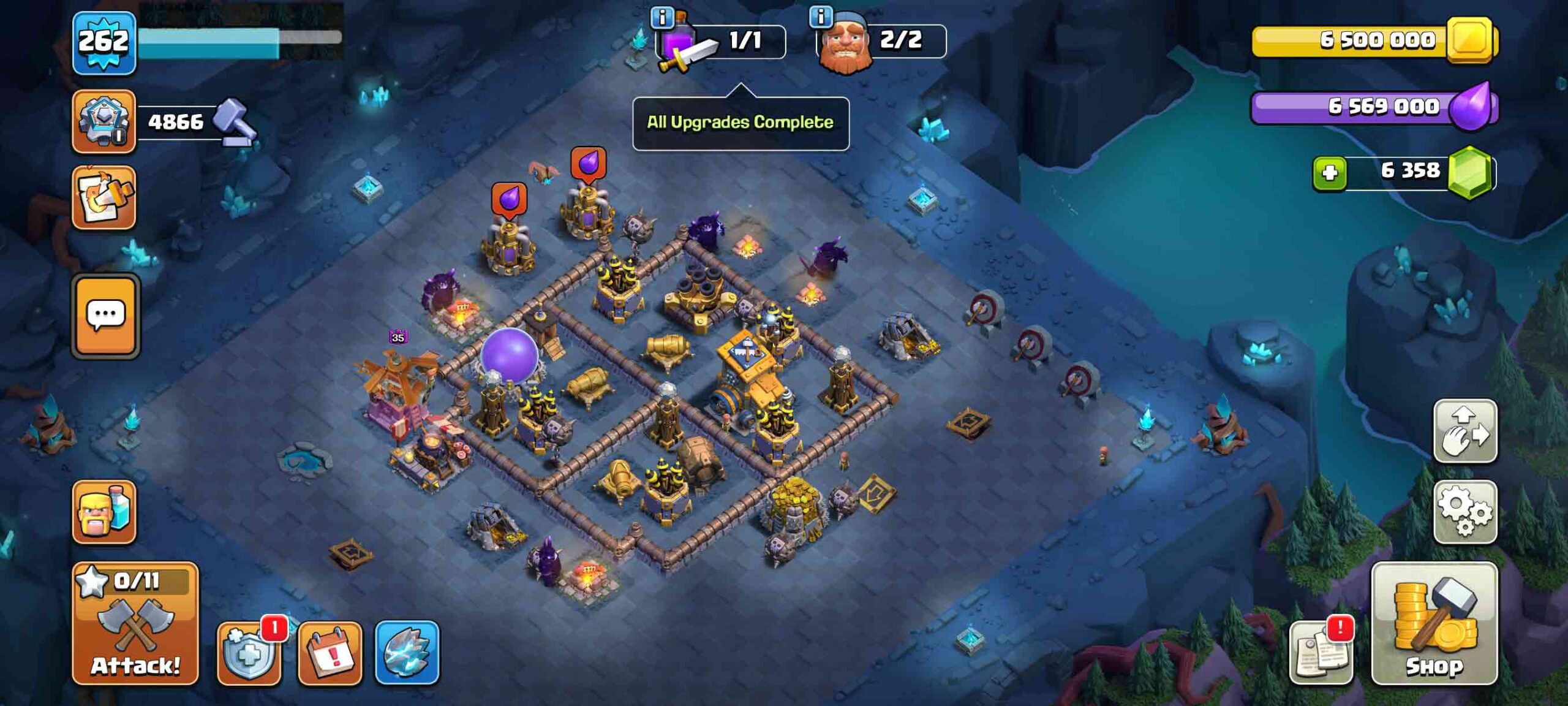Show laboratory info next to 1/1
Viewport: 1568px width, 706px height.
coord(661,17)
